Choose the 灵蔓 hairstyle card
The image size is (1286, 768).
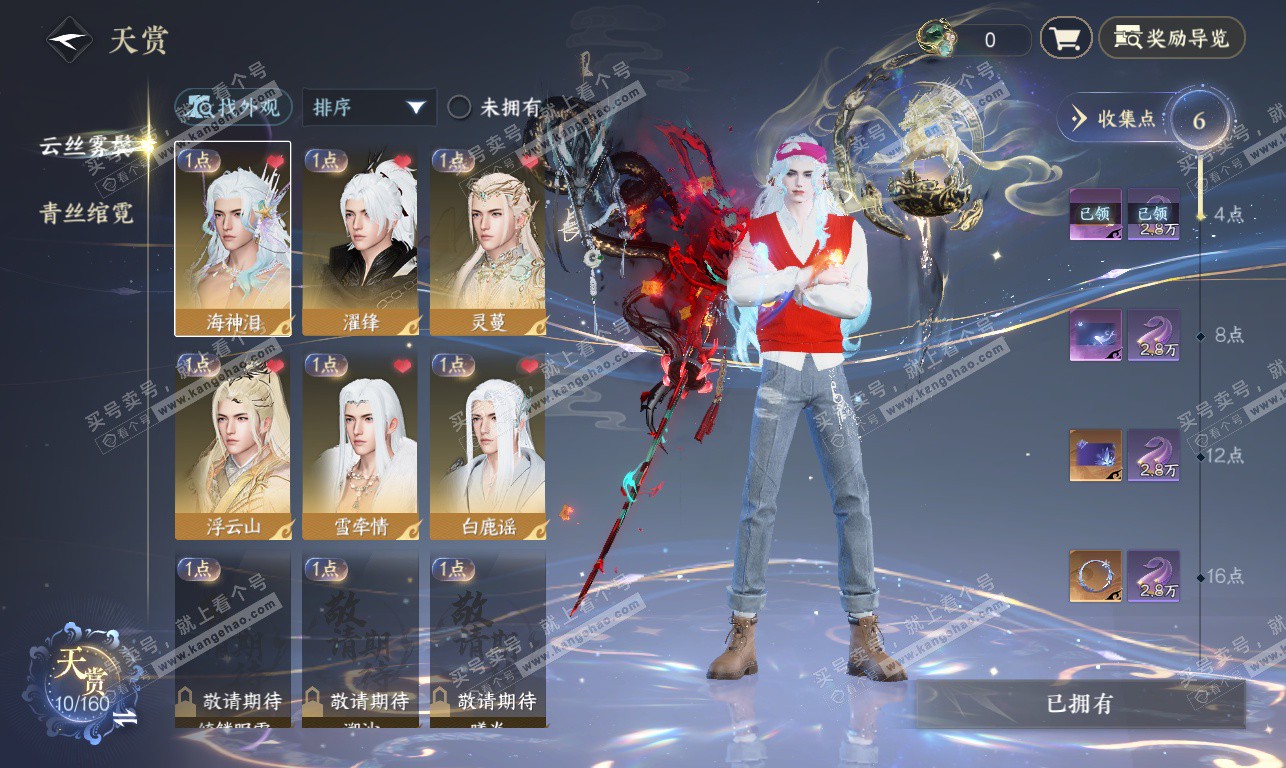488,238
